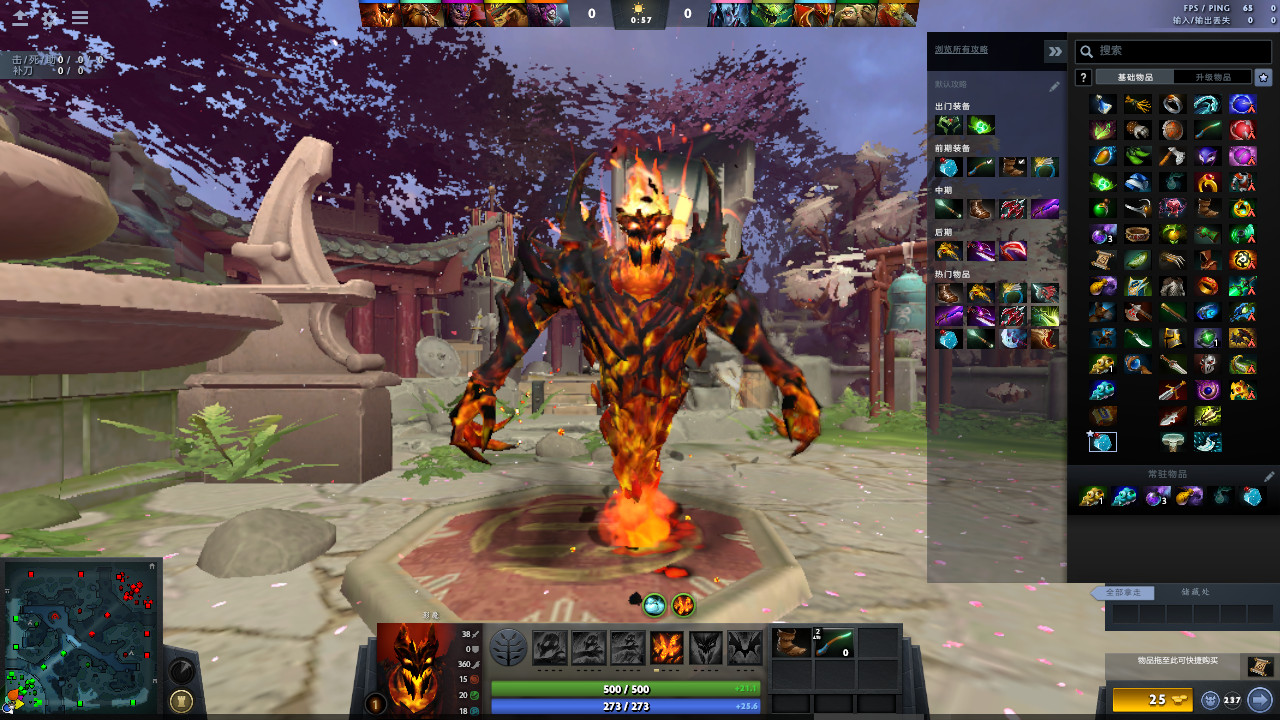The image size is (1280, 720).
Task: Deliver items with the courier arrow button
Action: [x=1259, y=699]
